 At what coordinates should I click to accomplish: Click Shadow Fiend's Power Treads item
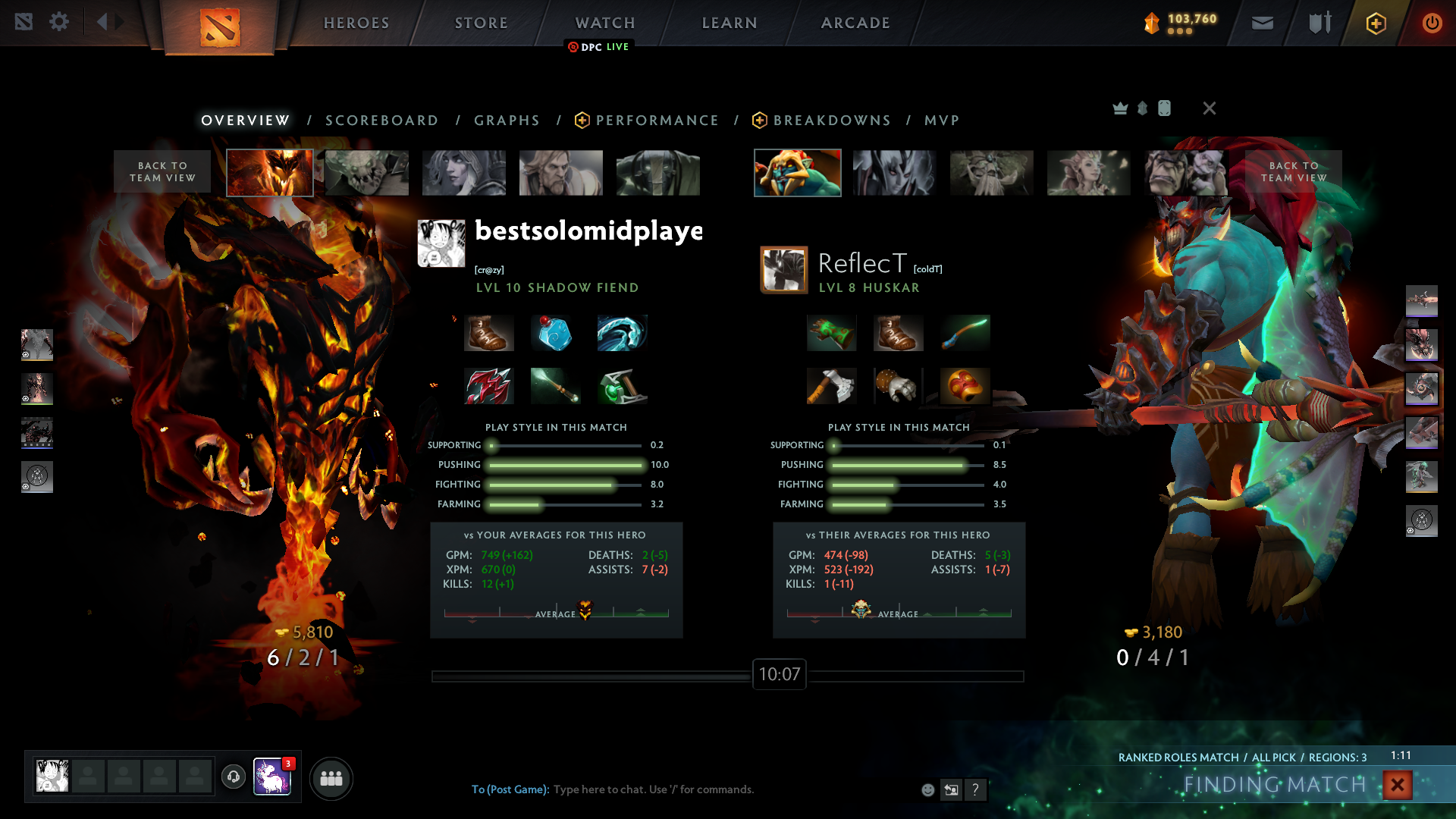click(489, 334)
